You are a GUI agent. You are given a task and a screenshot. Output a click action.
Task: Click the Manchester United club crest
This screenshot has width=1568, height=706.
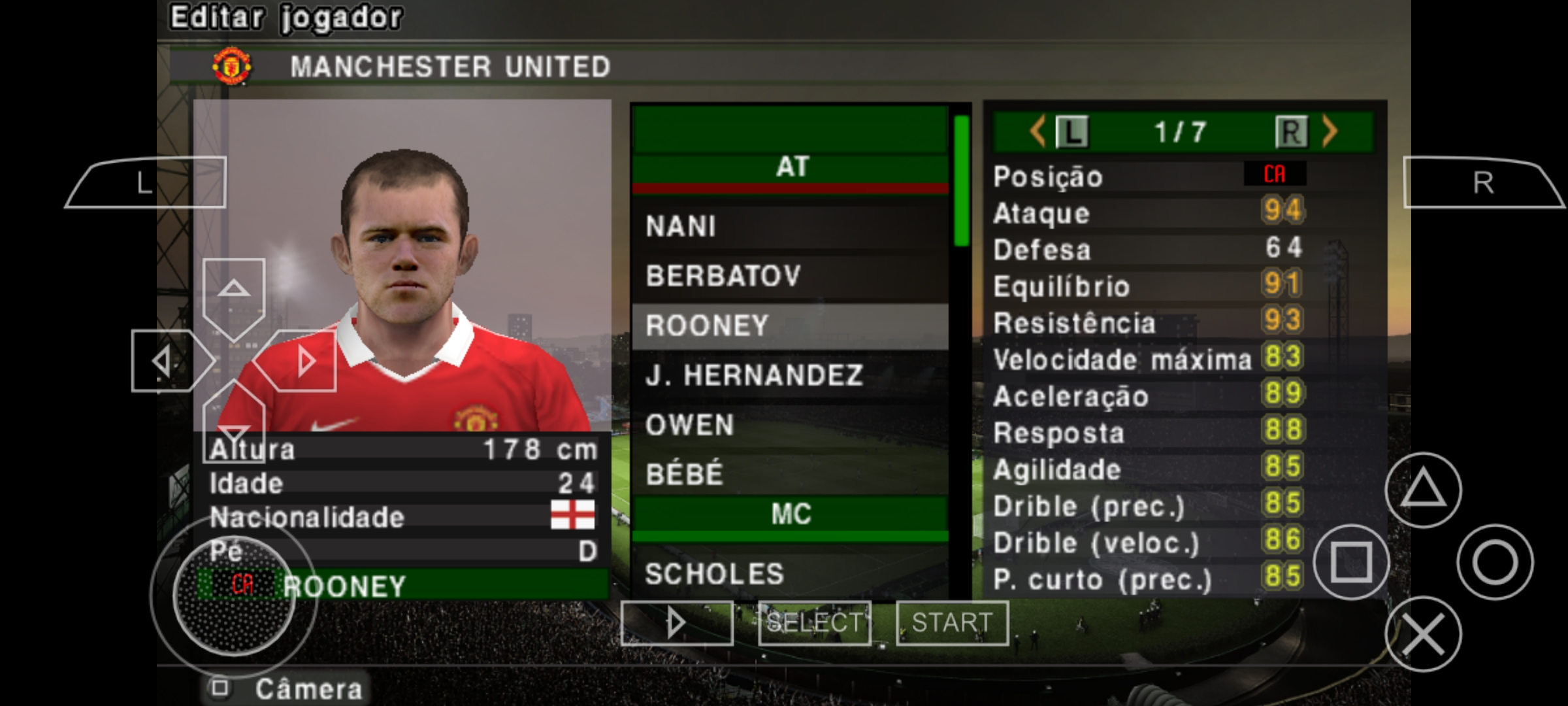pyautogui.click(x=232, y=67)
